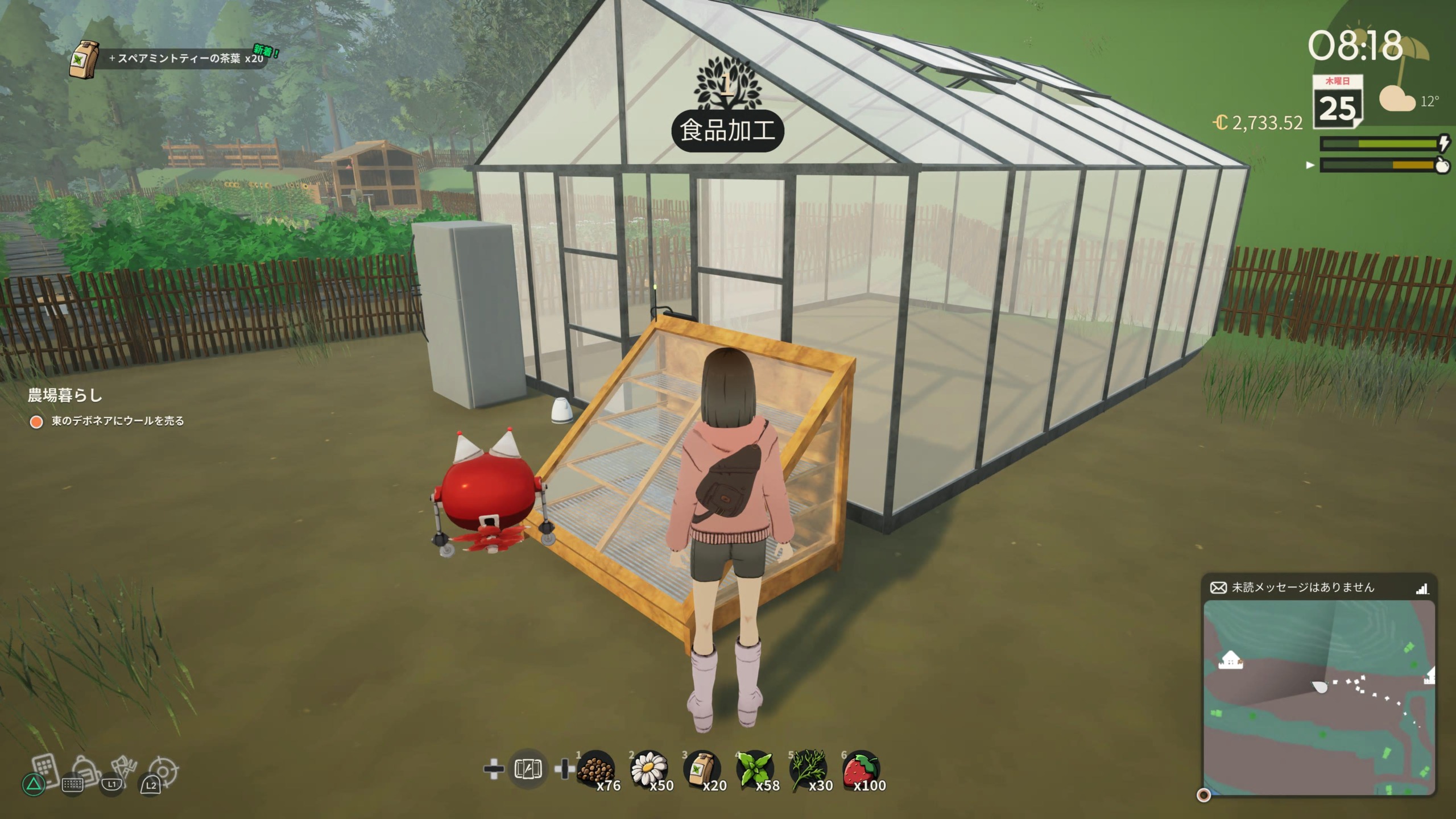Choose the spearmint tea bag slot

click(702, 770)
